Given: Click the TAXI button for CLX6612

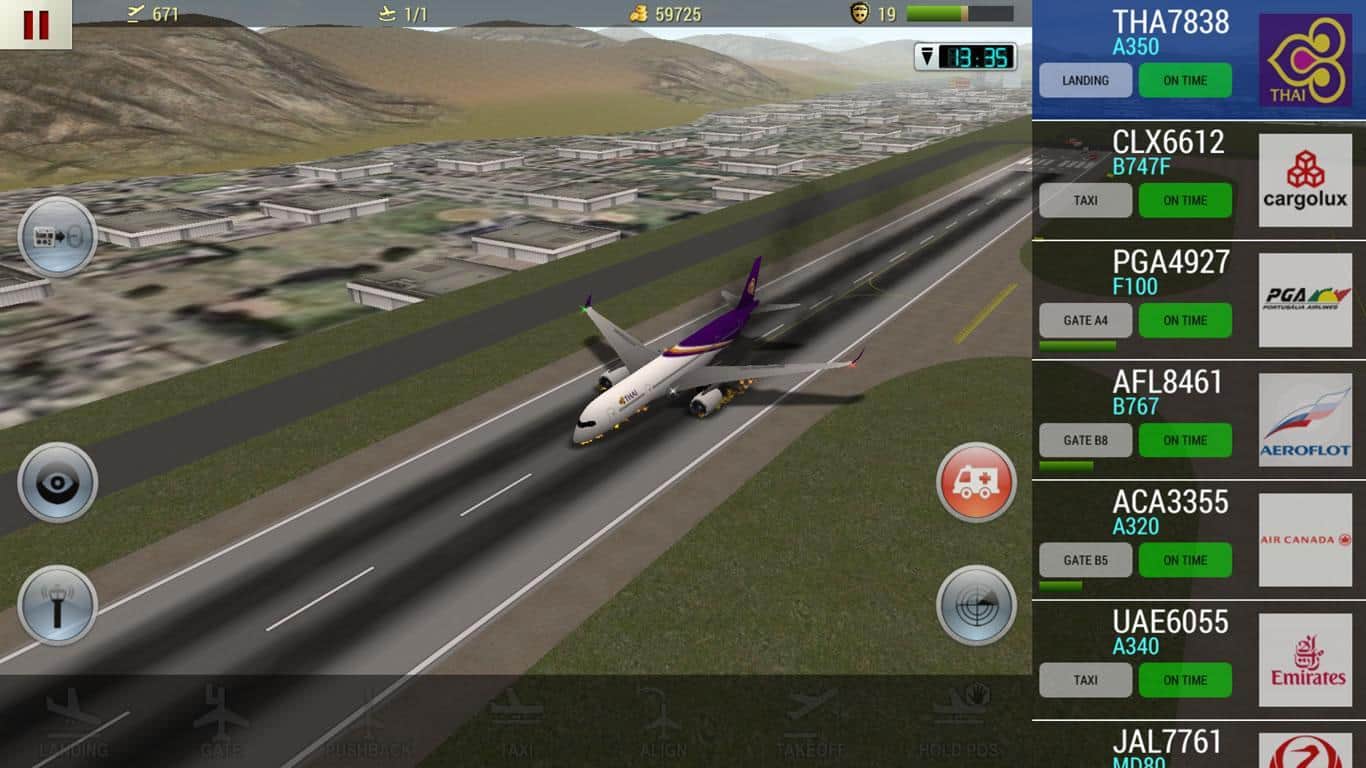Looking at the screenshot, I should 1085,201.
